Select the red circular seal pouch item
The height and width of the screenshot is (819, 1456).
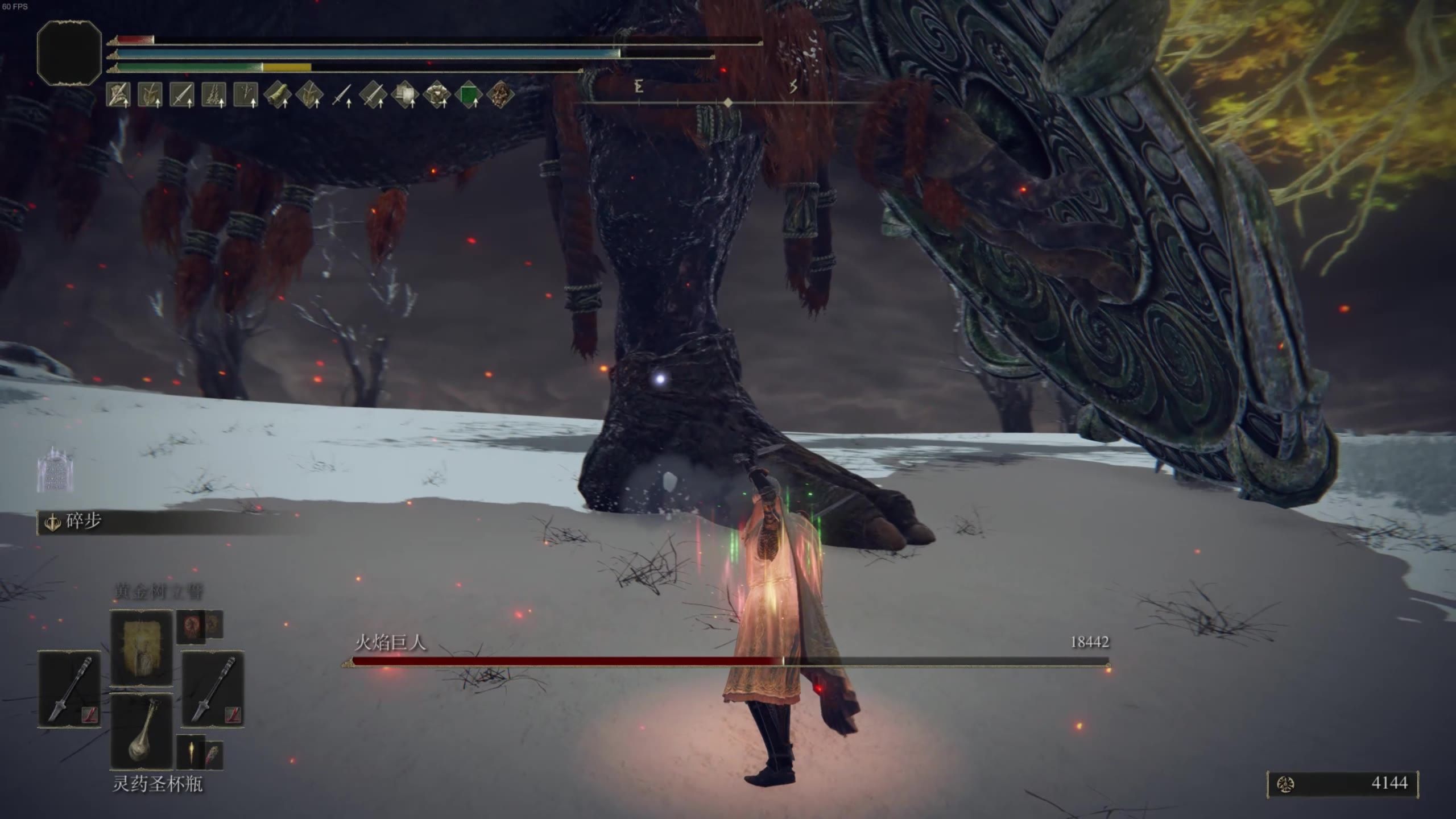(191, 626)
